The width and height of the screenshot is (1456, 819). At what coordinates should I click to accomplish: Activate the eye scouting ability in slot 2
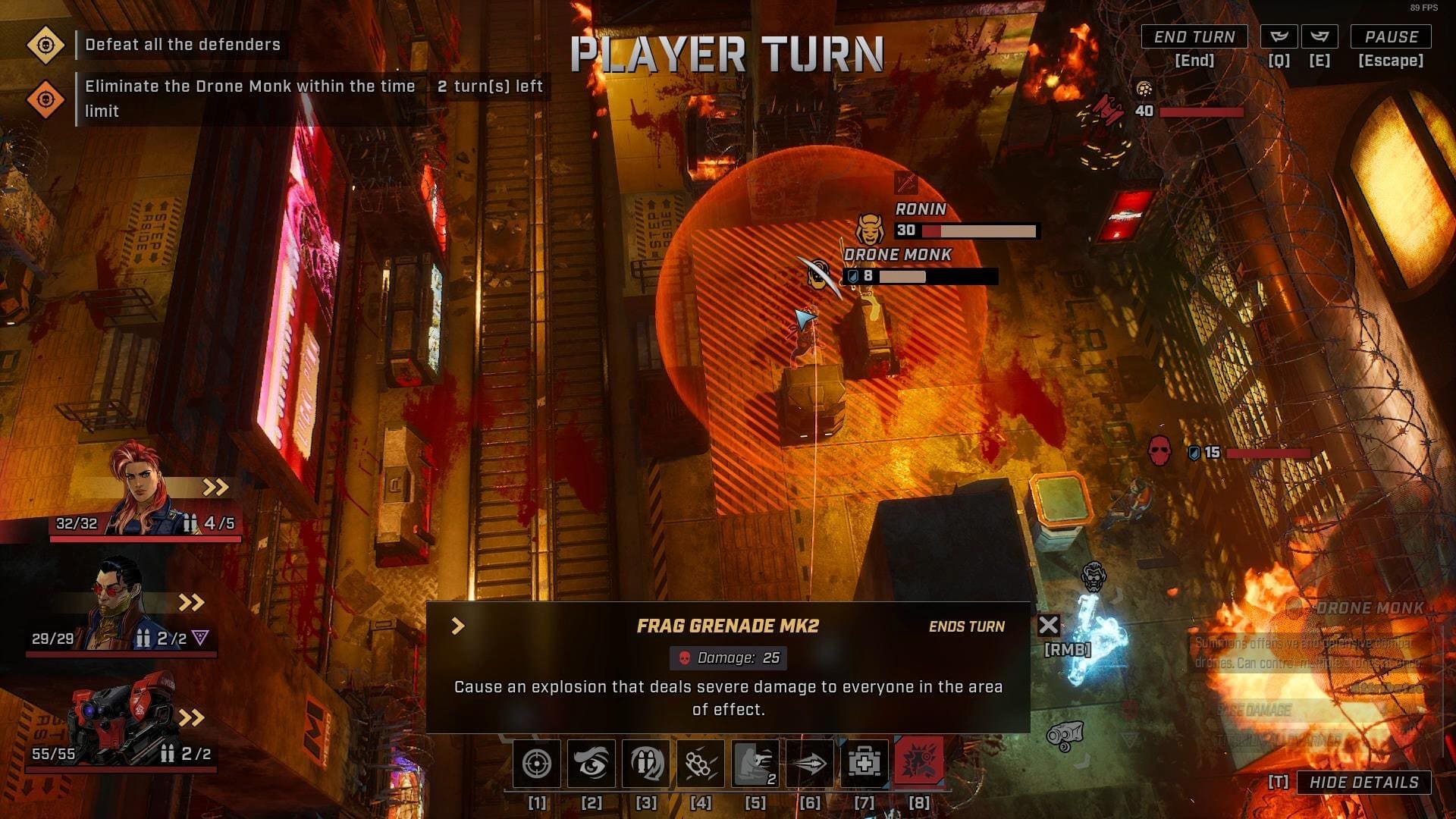pyautogui.click(x=592, y=764)
